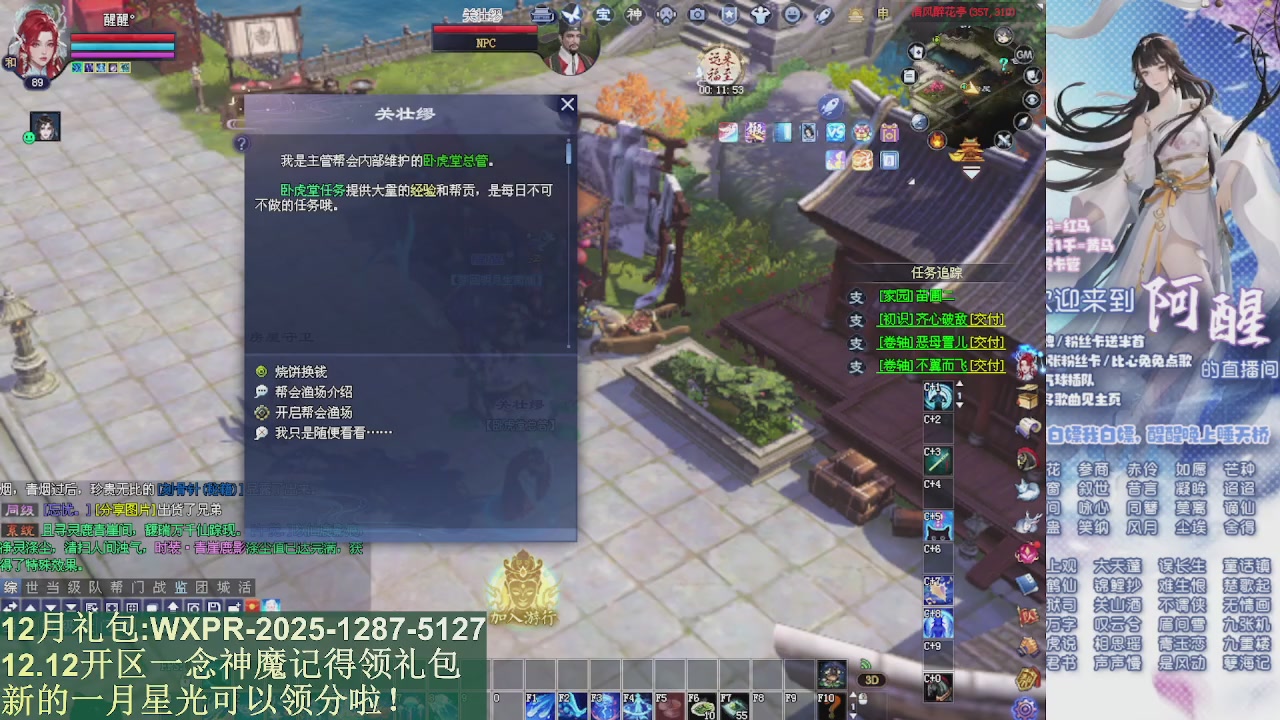Collapse event icons with the white arrow under the pavilion

[971, 172]
